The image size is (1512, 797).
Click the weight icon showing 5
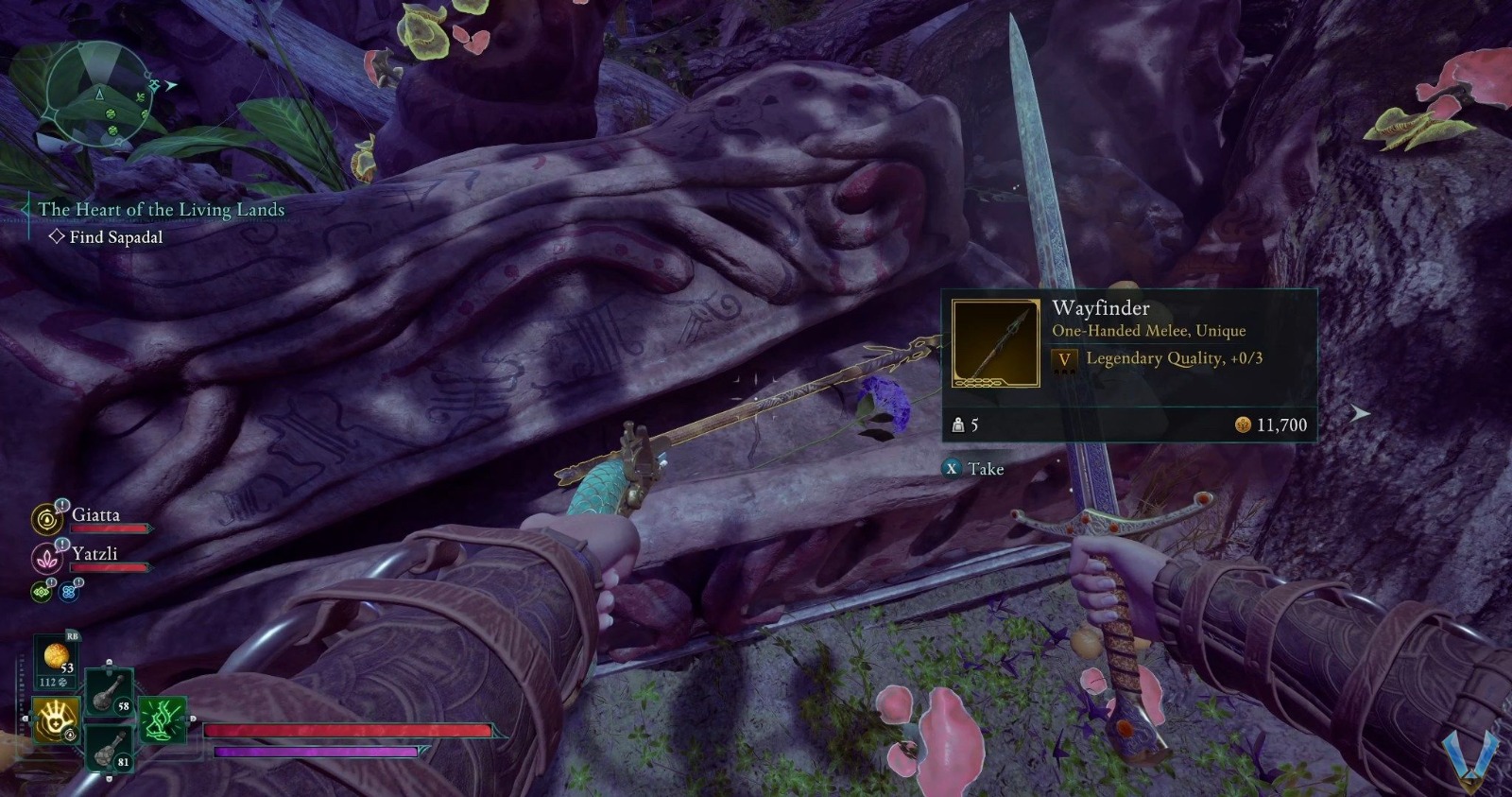tap(960, 425)
